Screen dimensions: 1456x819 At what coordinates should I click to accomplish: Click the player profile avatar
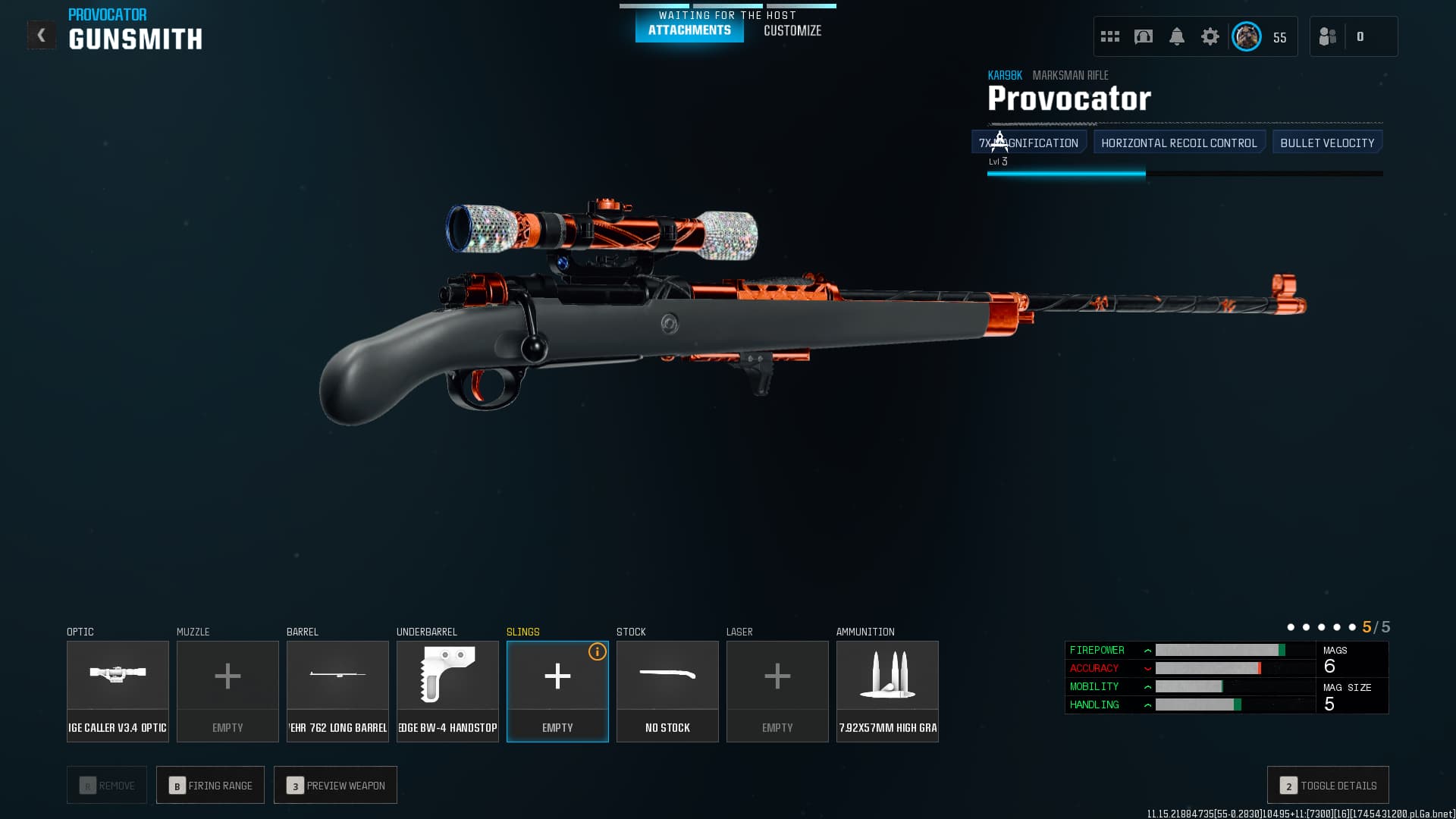[1246, 36]
